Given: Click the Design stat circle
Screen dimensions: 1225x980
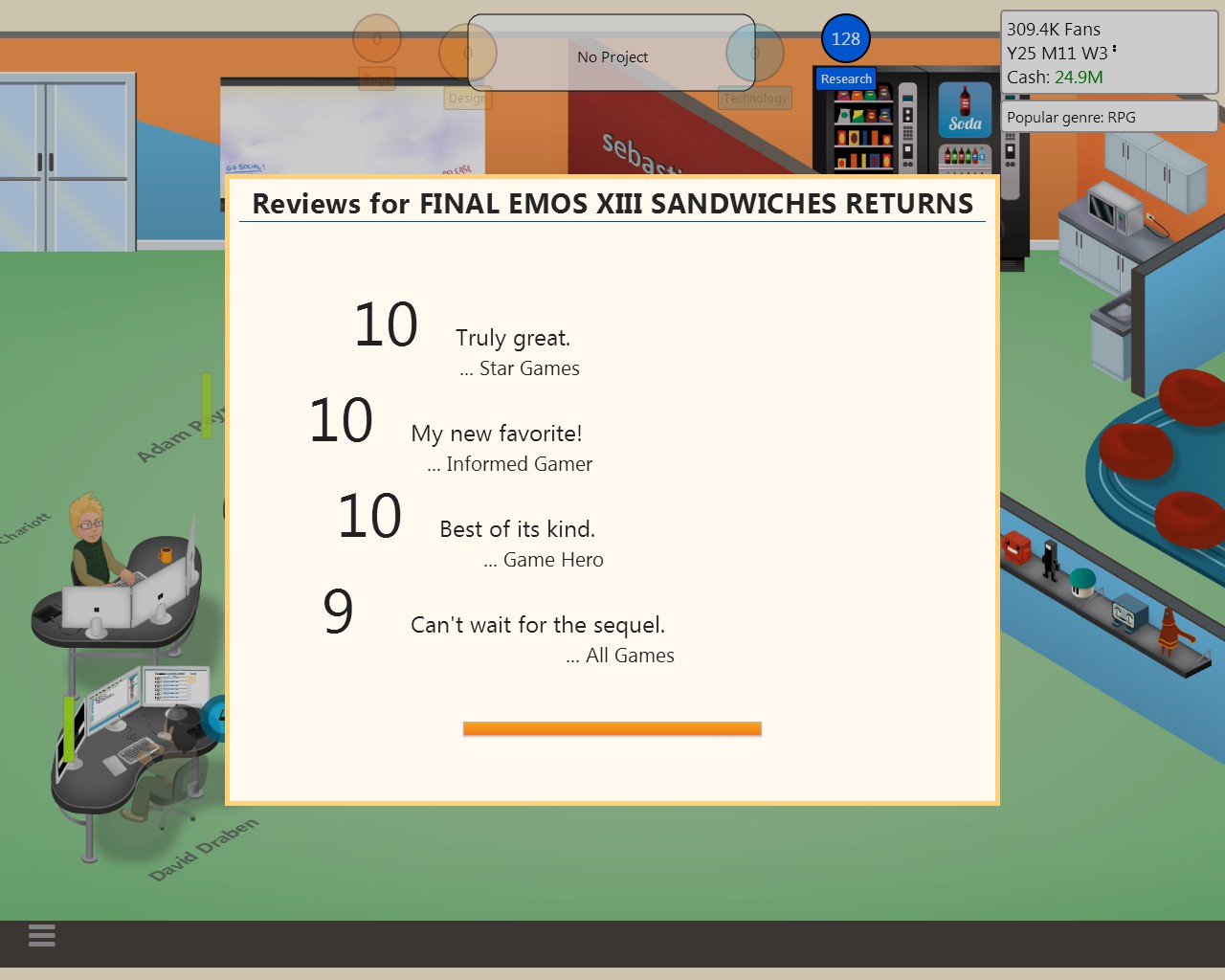Looking at the screenshot, I should [467, 53].
